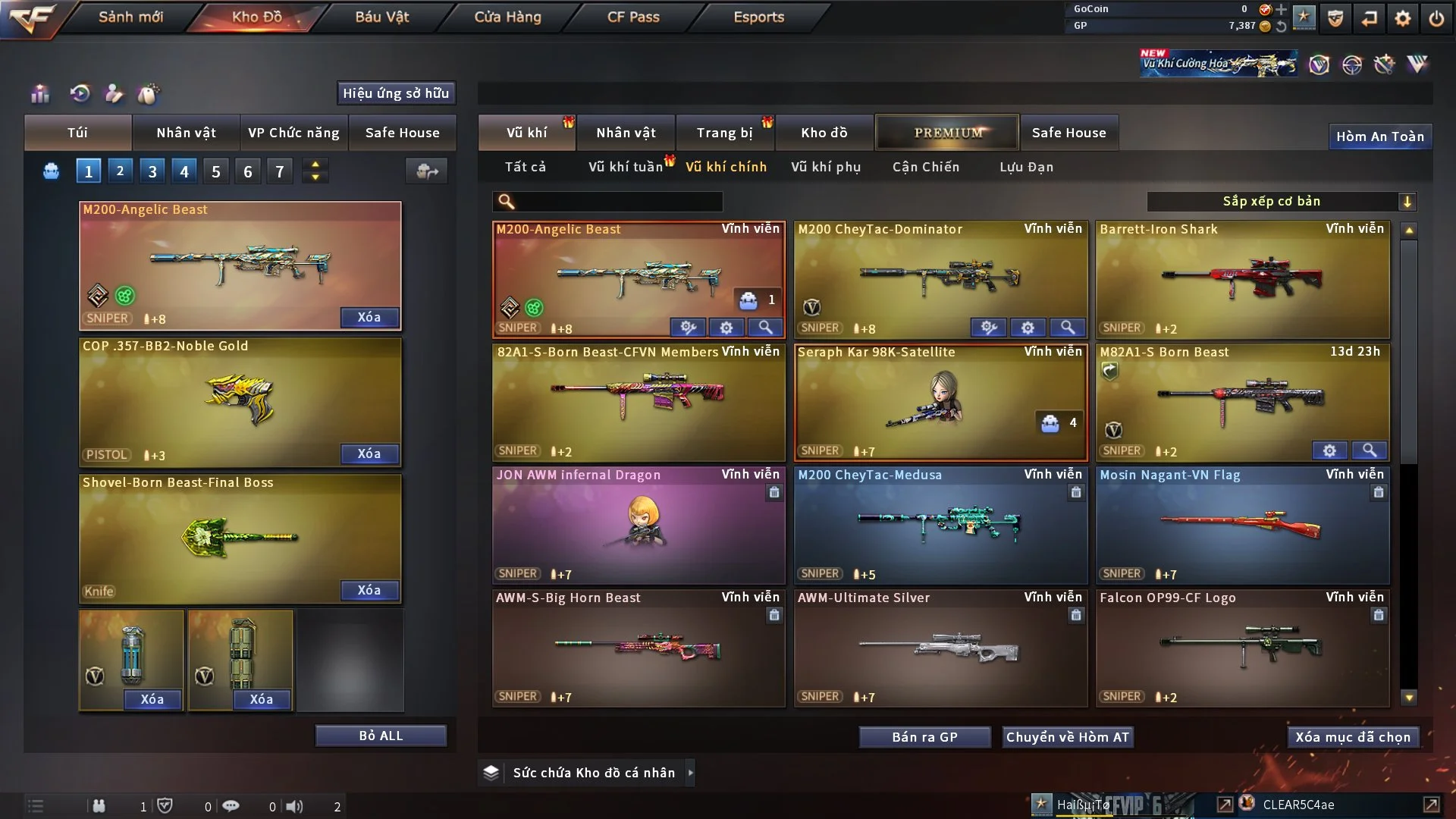Remove the COP .357-BB2-Noble Gold pistol
The image size is (1456, 819).
tap(369, 453)
